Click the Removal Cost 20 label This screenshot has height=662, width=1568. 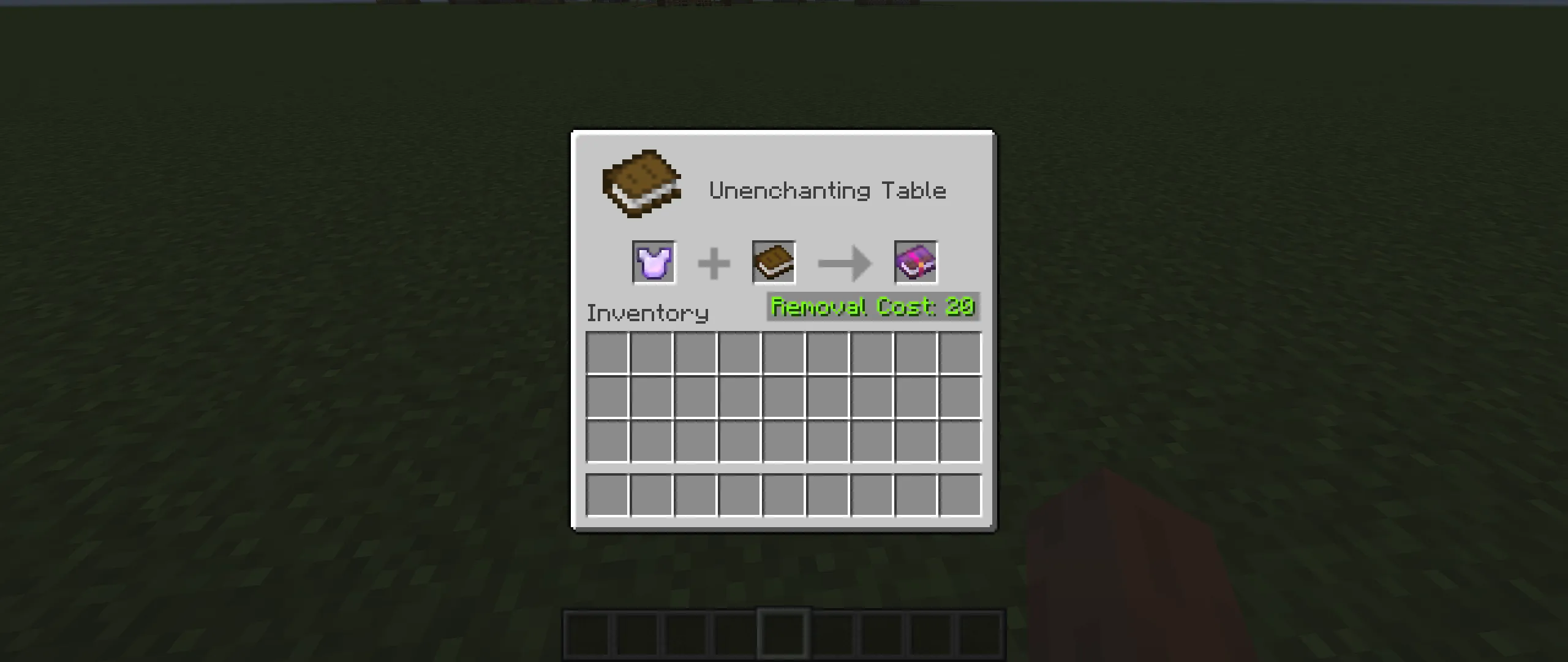coord(872,306)
